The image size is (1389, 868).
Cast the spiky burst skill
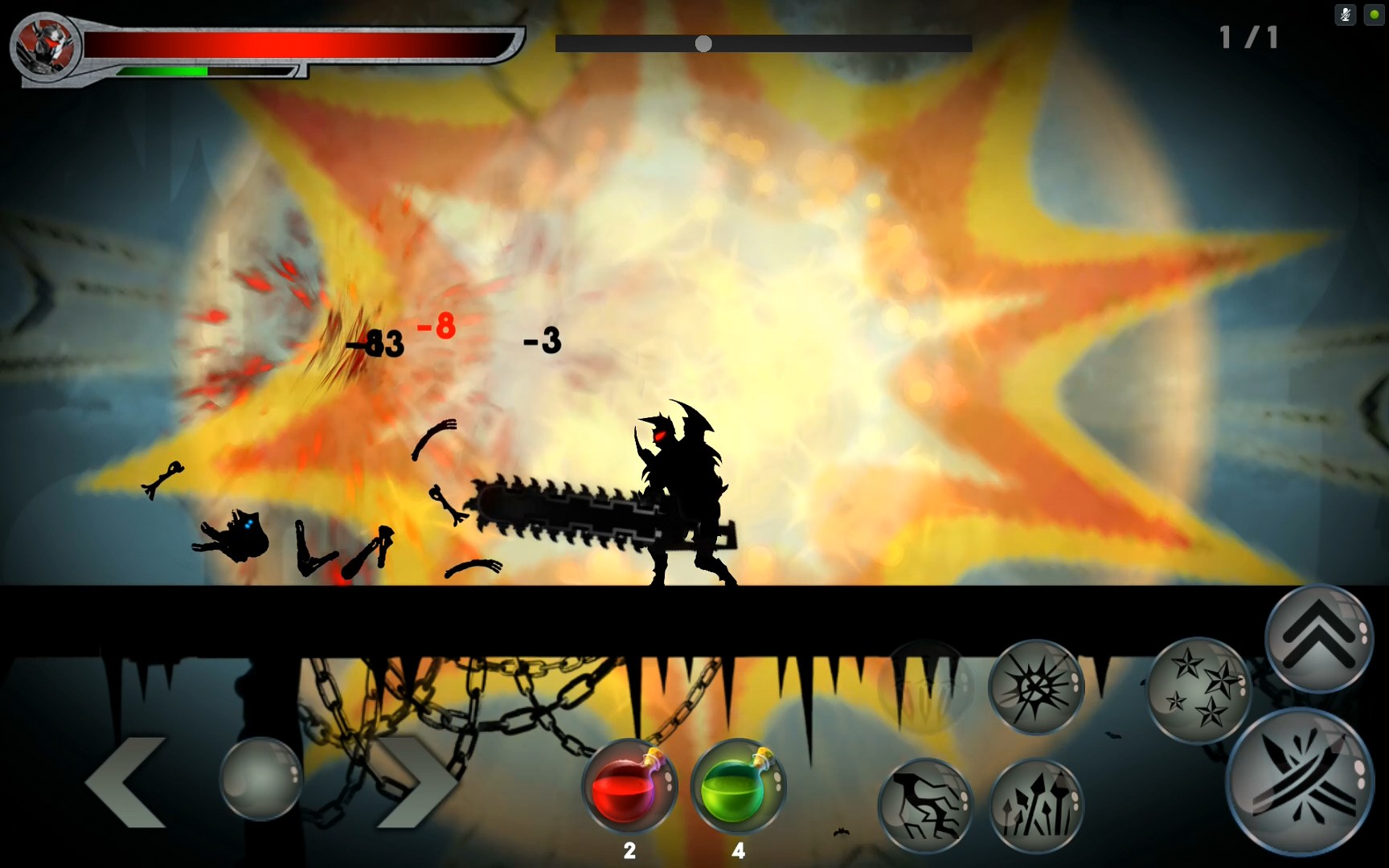pyautogui.click(x=1036, y=687)
